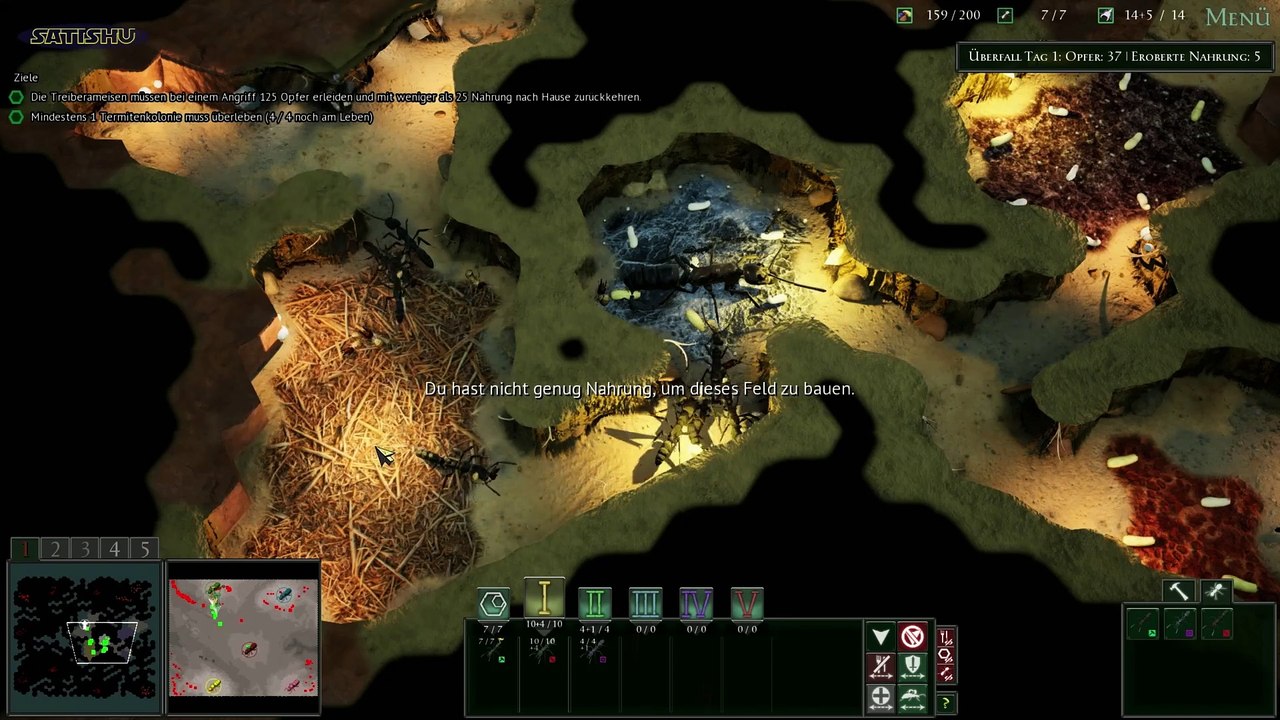Open the yellow question mark help

(945, 703)
